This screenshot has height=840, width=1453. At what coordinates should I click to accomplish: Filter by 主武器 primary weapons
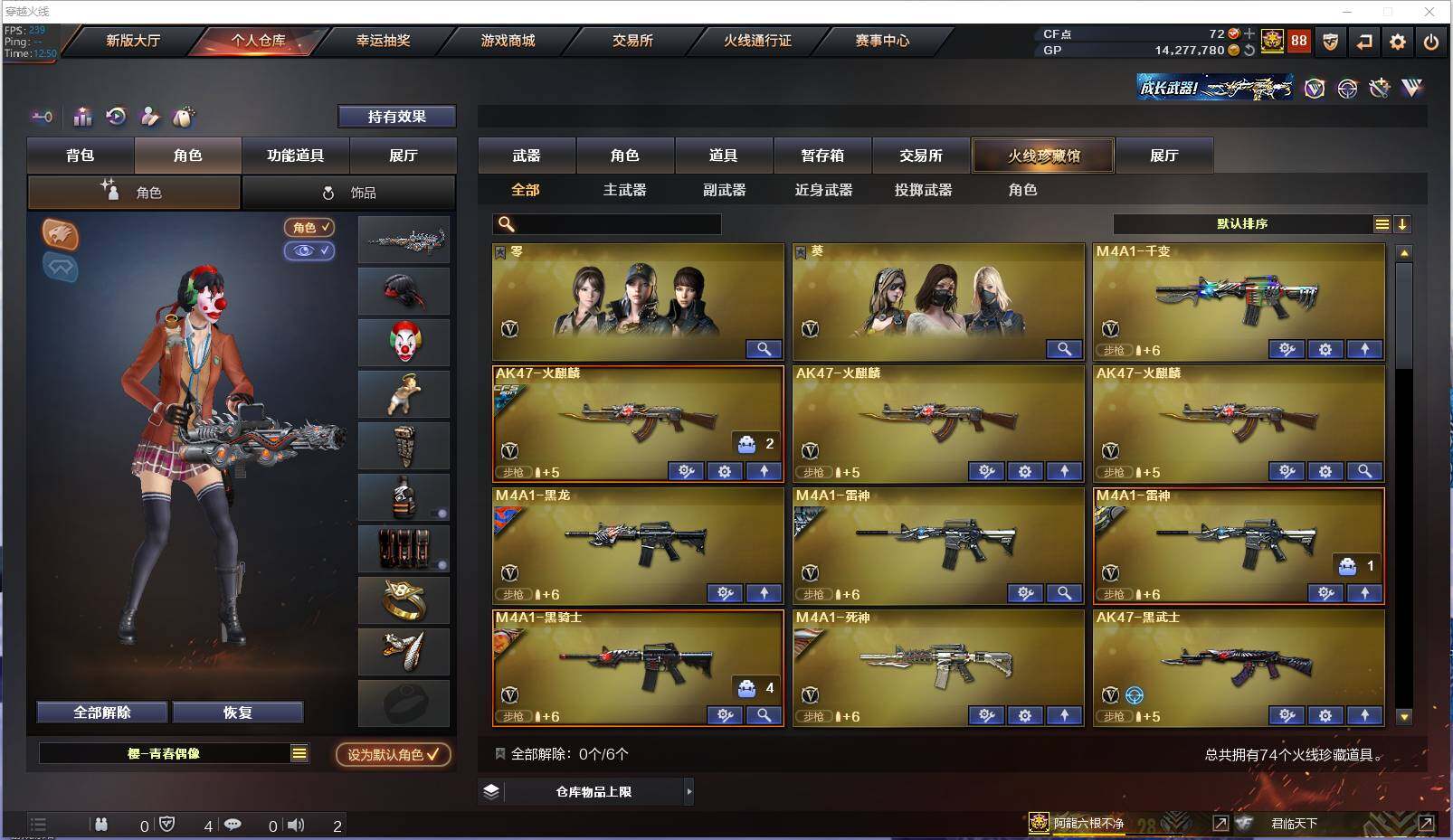point(624,190)
